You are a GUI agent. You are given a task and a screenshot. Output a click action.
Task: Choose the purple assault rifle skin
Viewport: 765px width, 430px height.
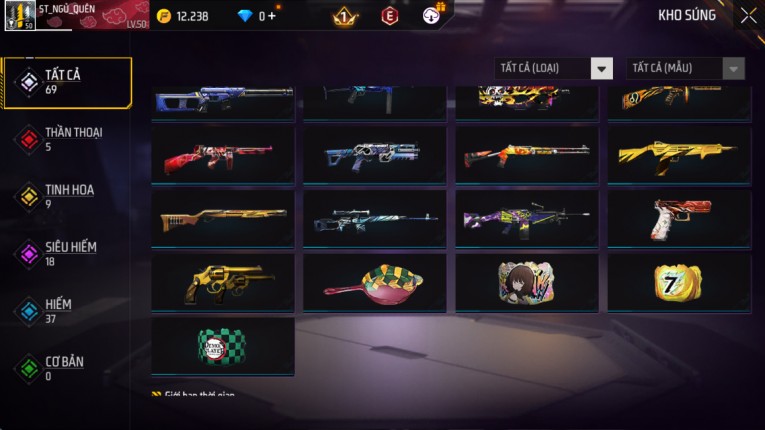[527, 218]
